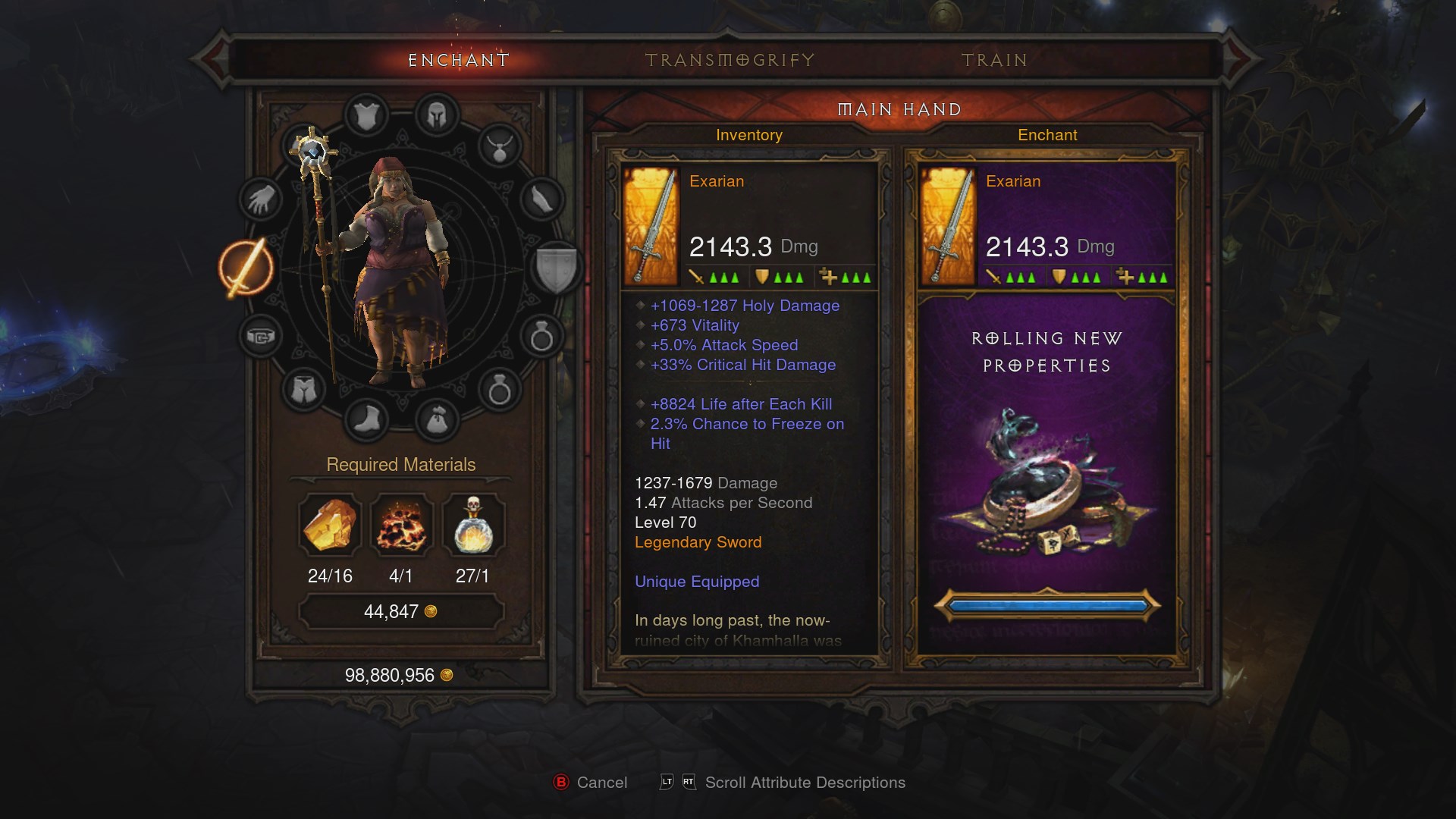Select the Enchant tab
The image size is (1456, 819).
point(458,60)
